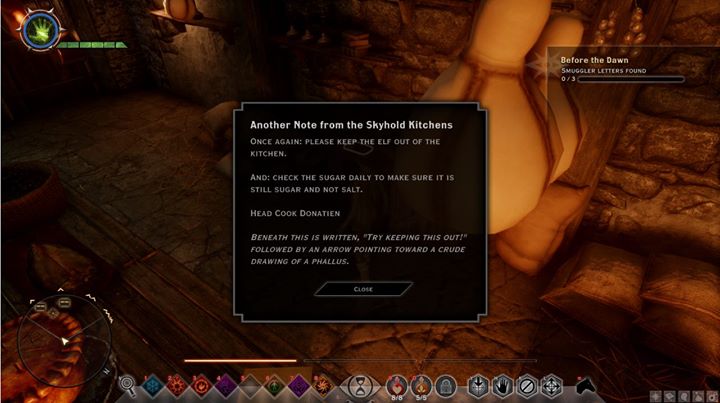Use the second potion with 5/5 count
The width and height of the screenshot is (720, 403).
[420, 384]
